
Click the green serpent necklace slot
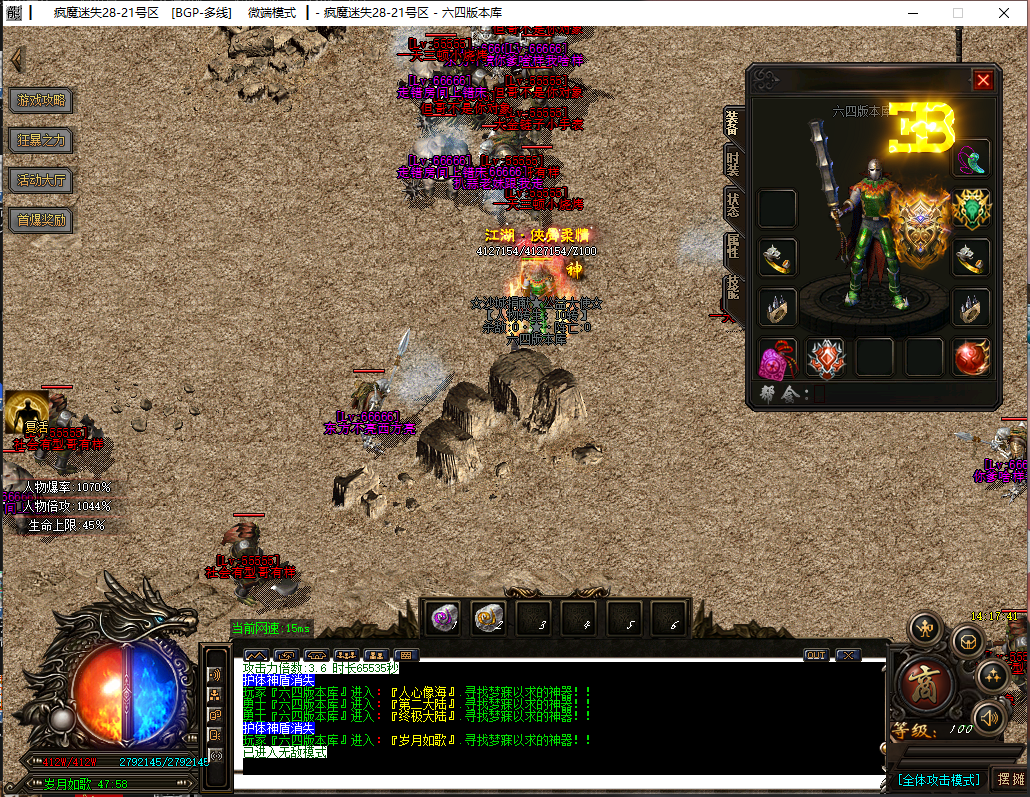[x=971, y=158]
